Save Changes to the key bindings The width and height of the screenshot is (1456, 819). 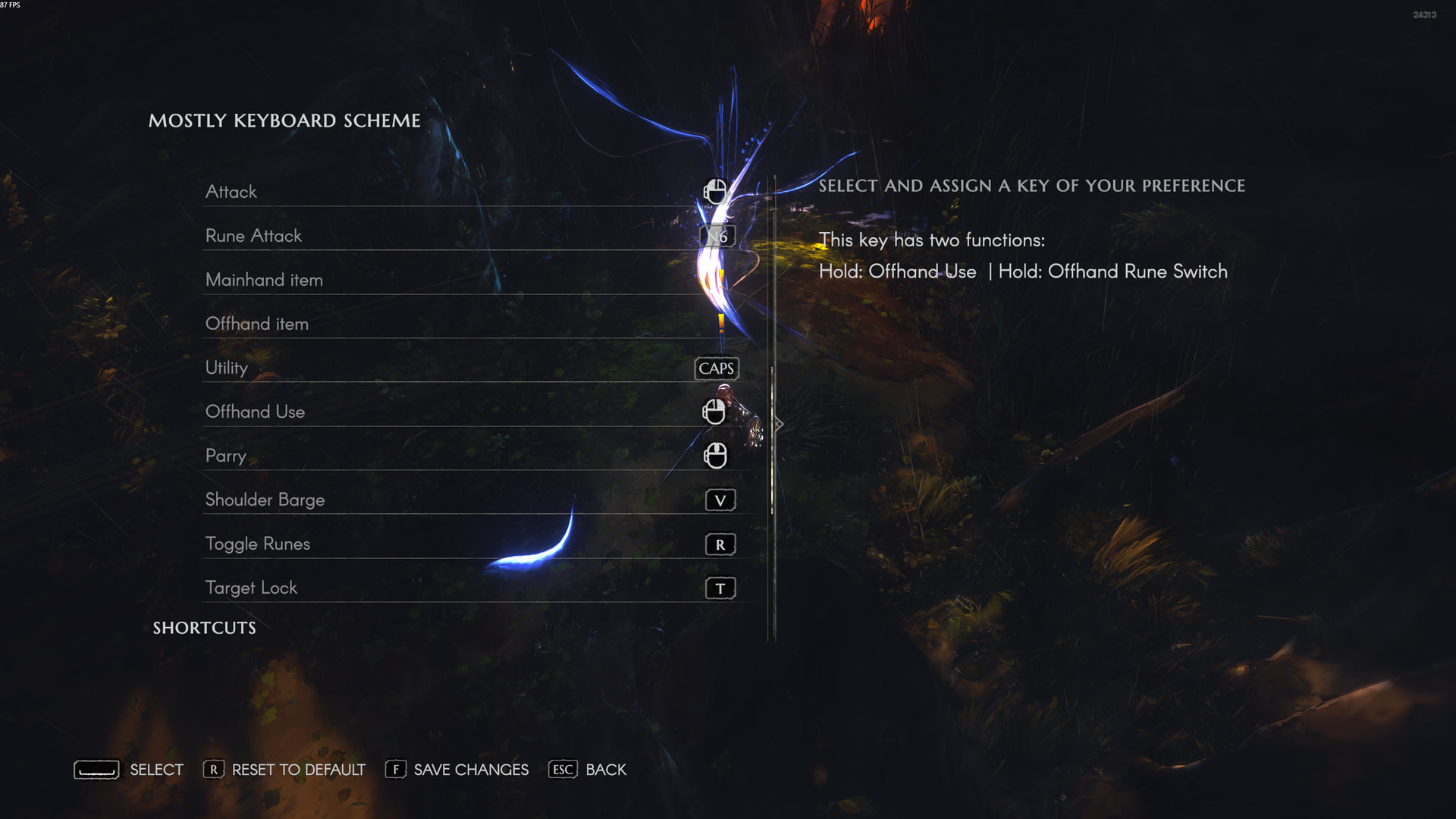457,770
